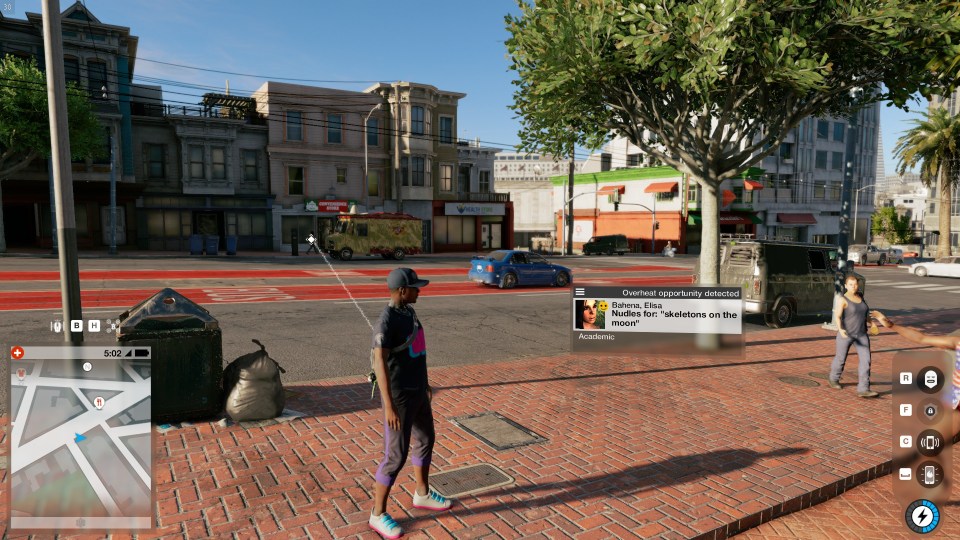The width and height of the screenshot is (960, 540).
Task: Open Elisa Bahena's profile portrait
Action: click(589, 314)
